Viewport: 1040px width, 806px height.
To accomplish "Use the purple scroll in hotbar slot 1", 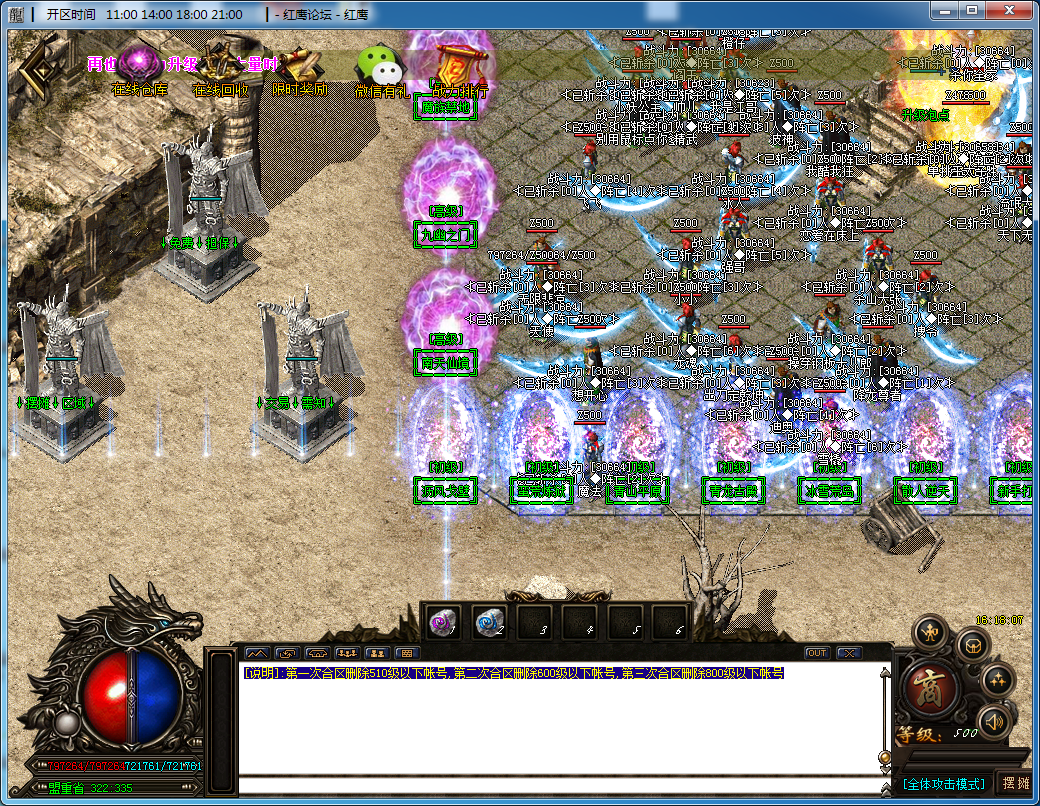I will point(443,623).
